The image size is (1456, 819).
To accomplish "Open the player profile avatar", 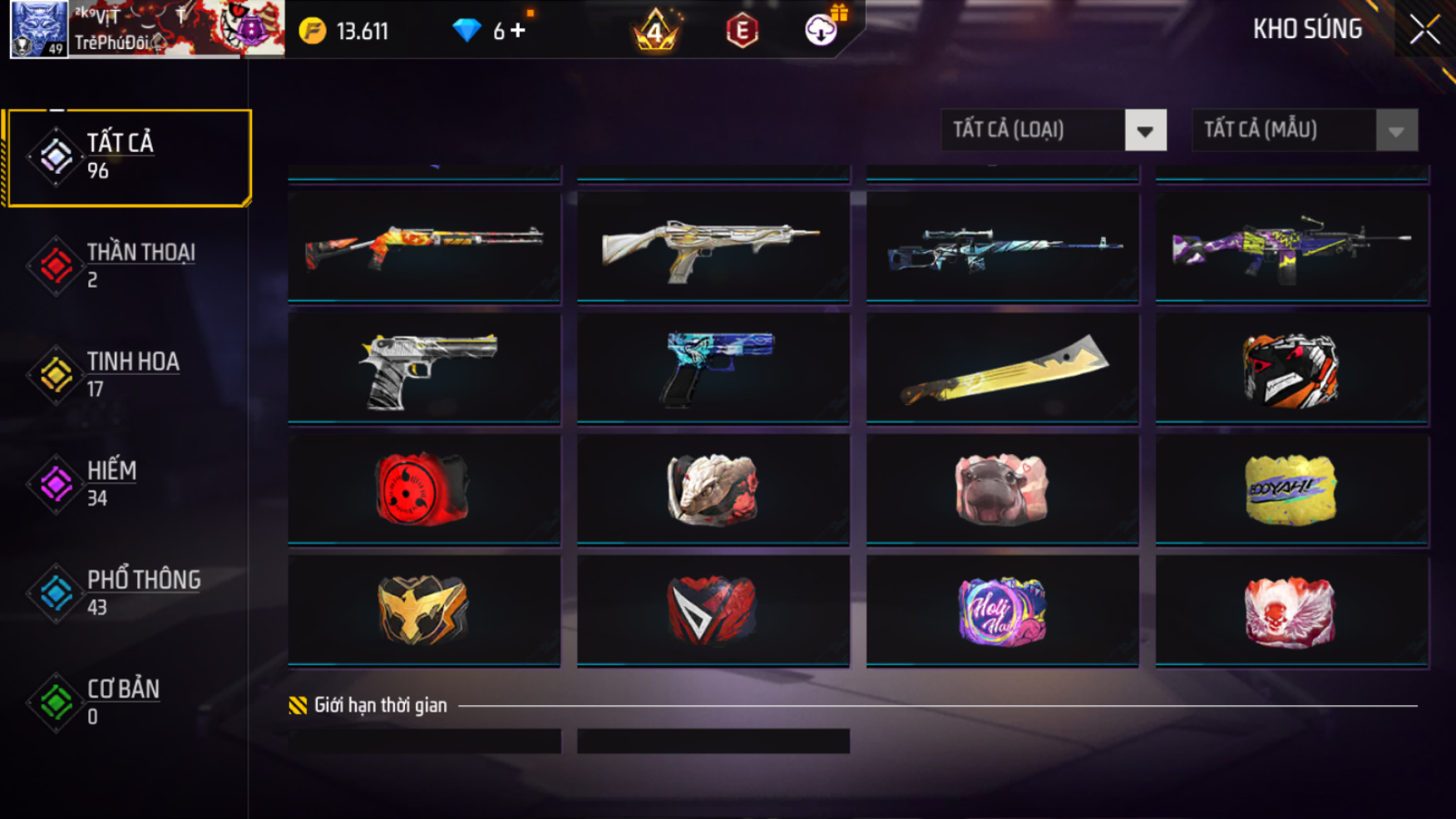I will pyautogui.click(x=39, y=30).
